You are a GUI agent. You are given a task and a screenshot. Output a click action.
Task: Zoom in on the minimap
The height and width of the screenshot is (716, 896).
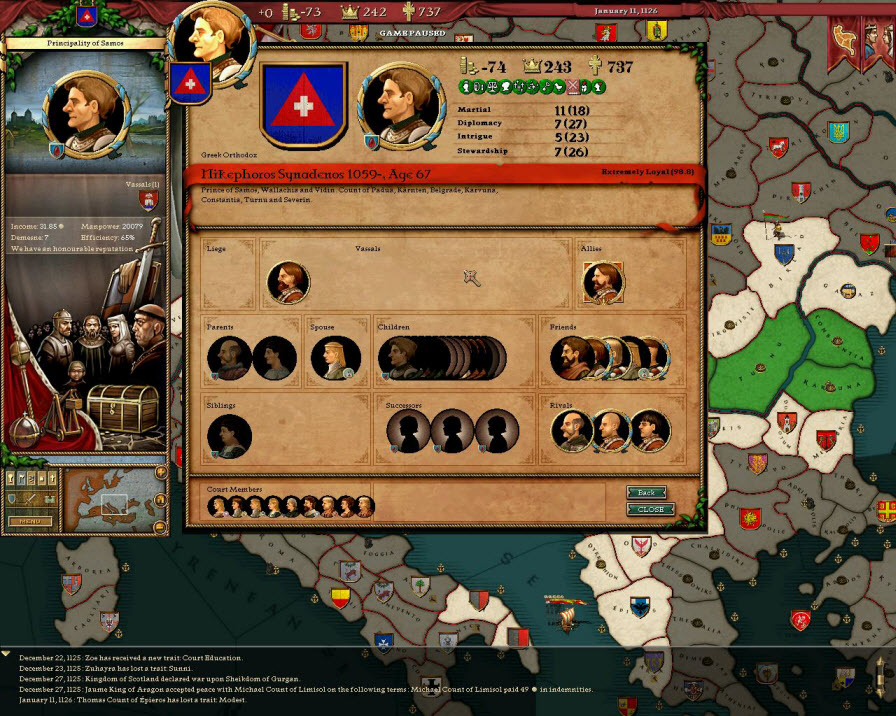pos(160,472)
